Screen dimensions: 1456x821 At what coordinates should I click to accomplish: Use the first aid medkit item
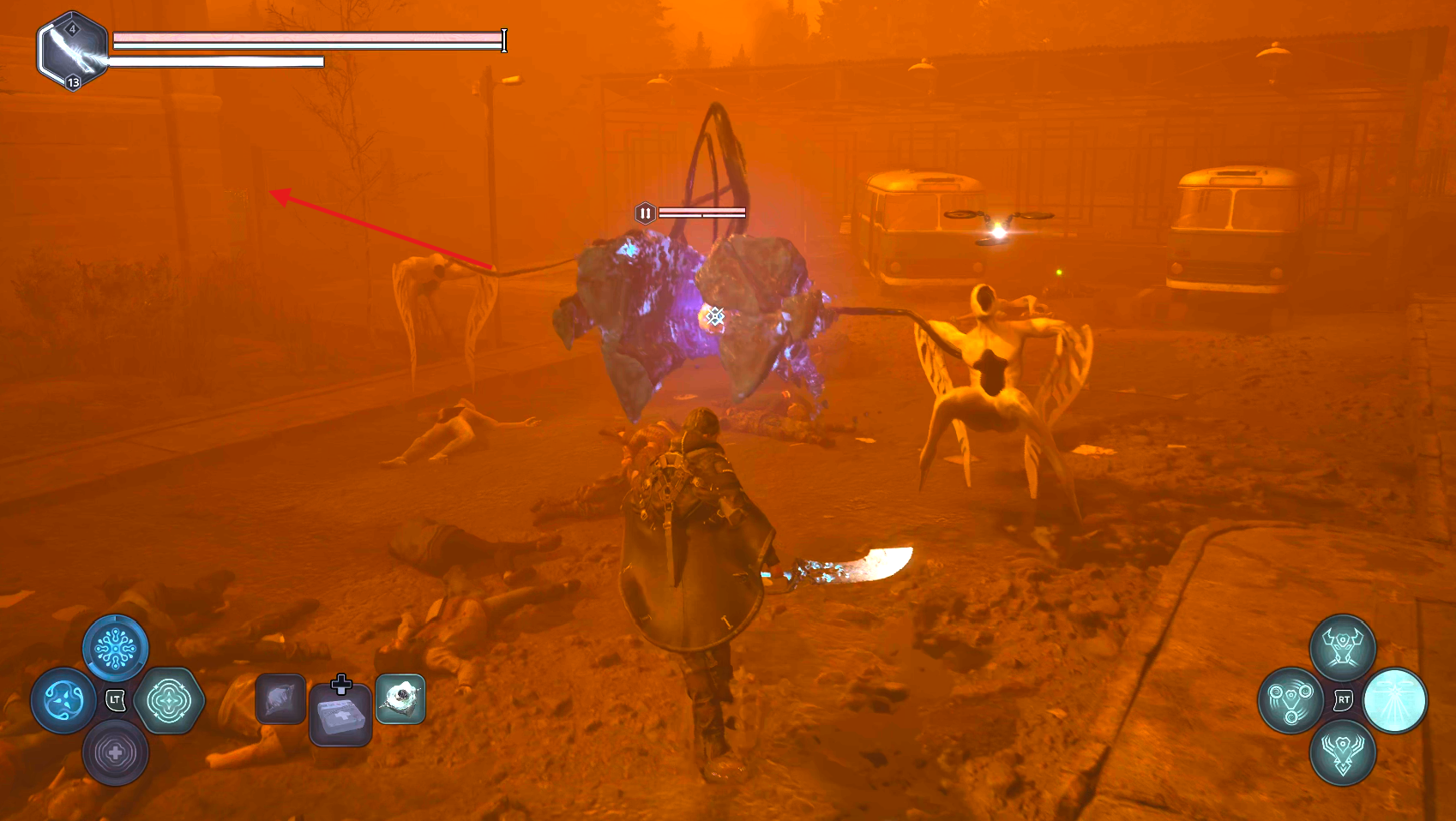(x=340, y=713)
